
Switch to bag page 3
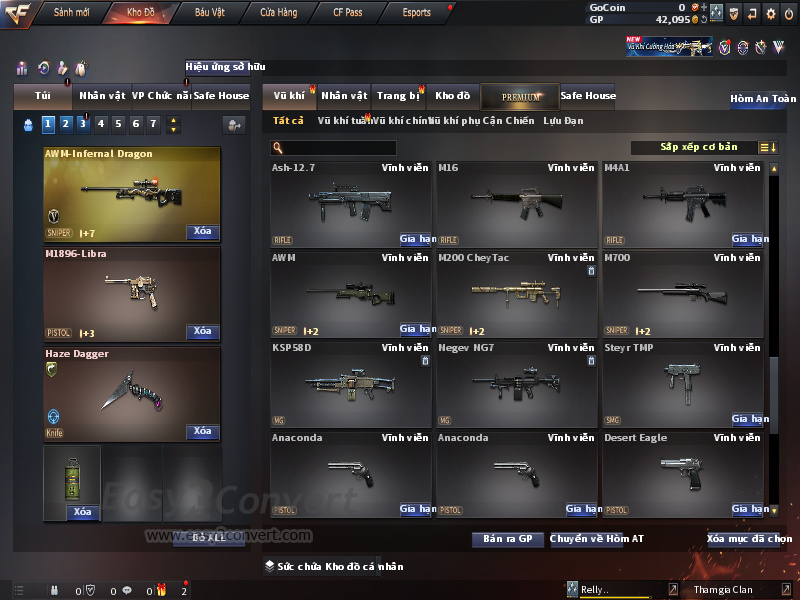[83, 124]
